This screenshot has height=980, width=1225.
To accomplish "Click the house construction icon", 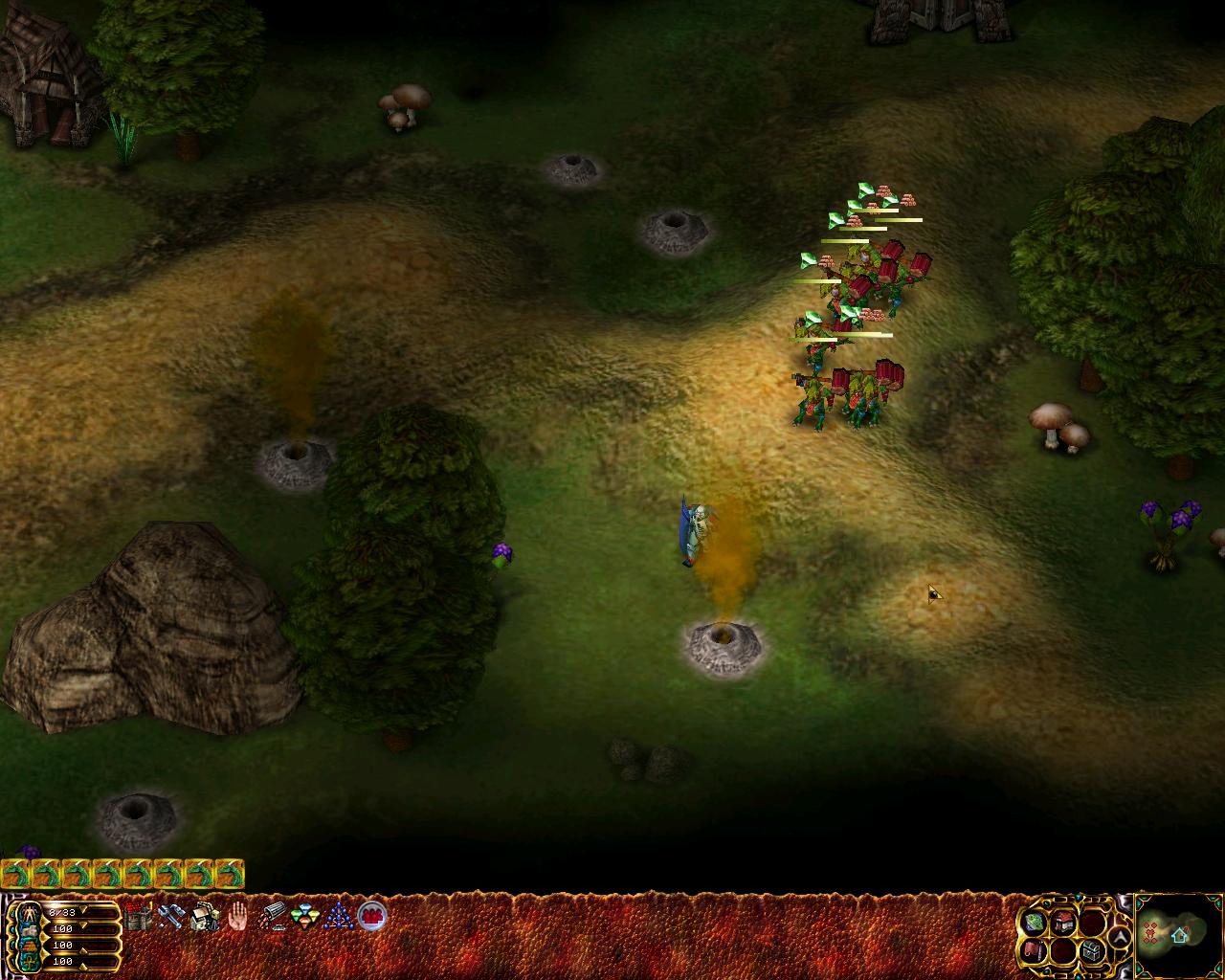I will pos(204,917).
